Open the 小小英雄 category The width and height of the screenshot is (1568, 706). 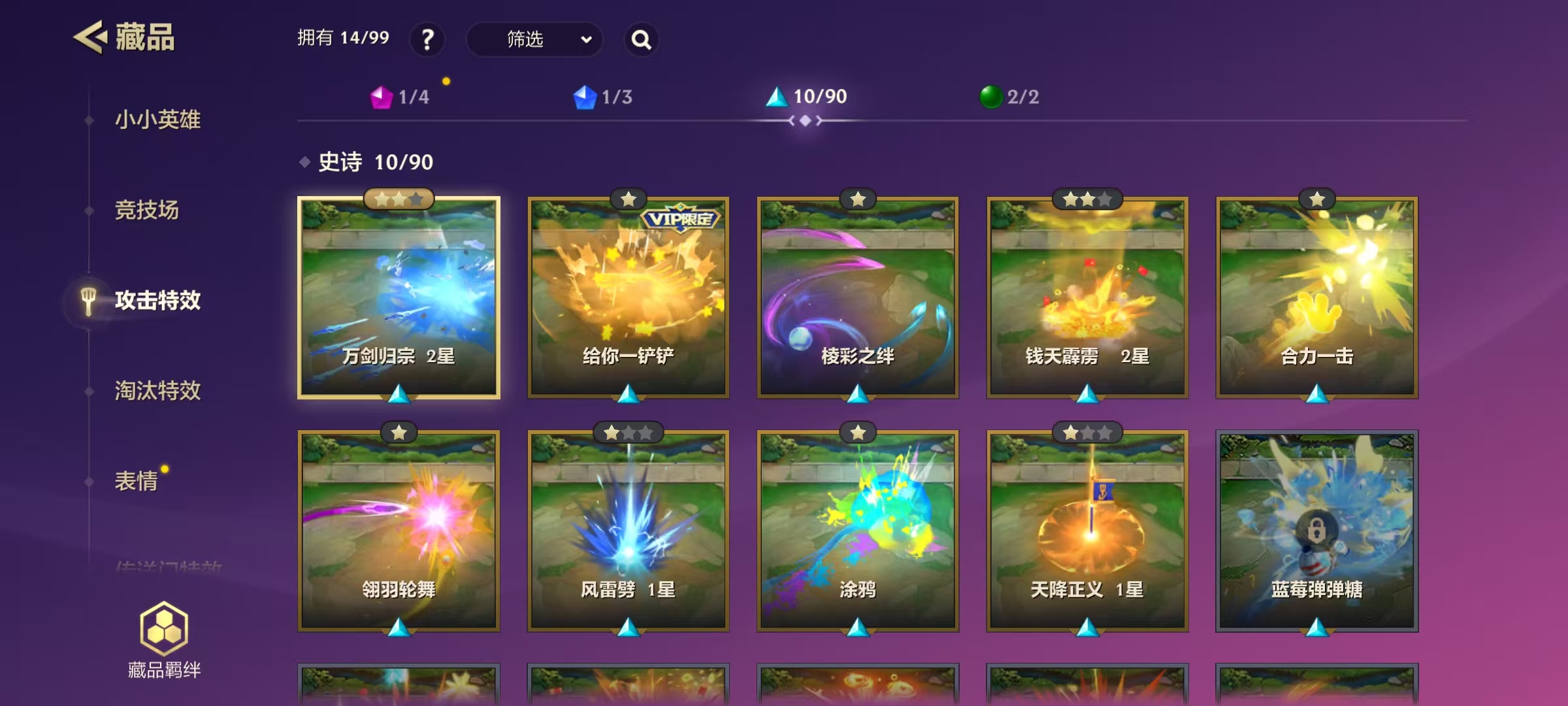pyautogui.click(x=157, y=120)
